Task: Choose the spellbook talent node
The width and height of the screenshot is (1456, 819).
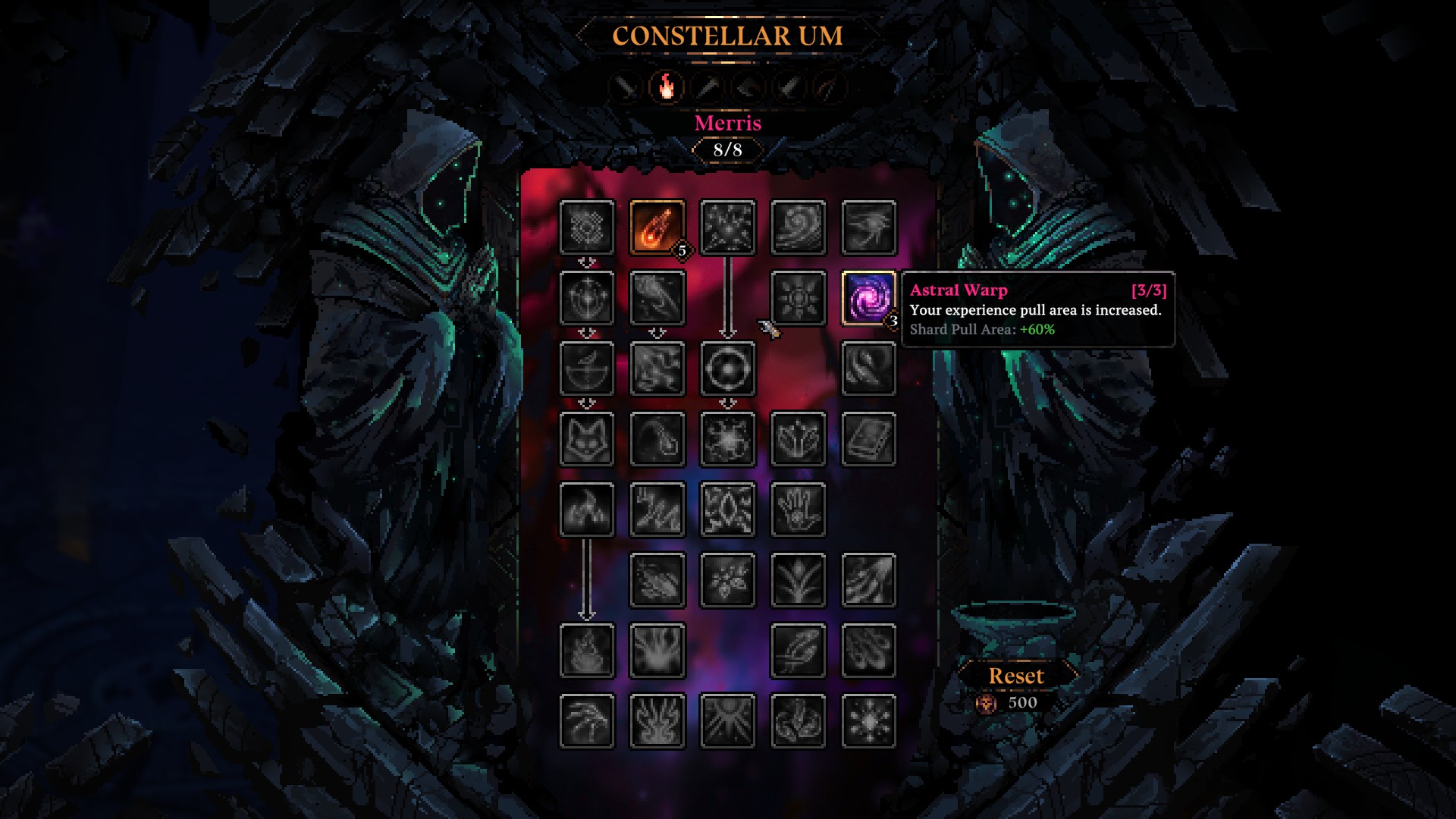Action: tap(868, 439)
